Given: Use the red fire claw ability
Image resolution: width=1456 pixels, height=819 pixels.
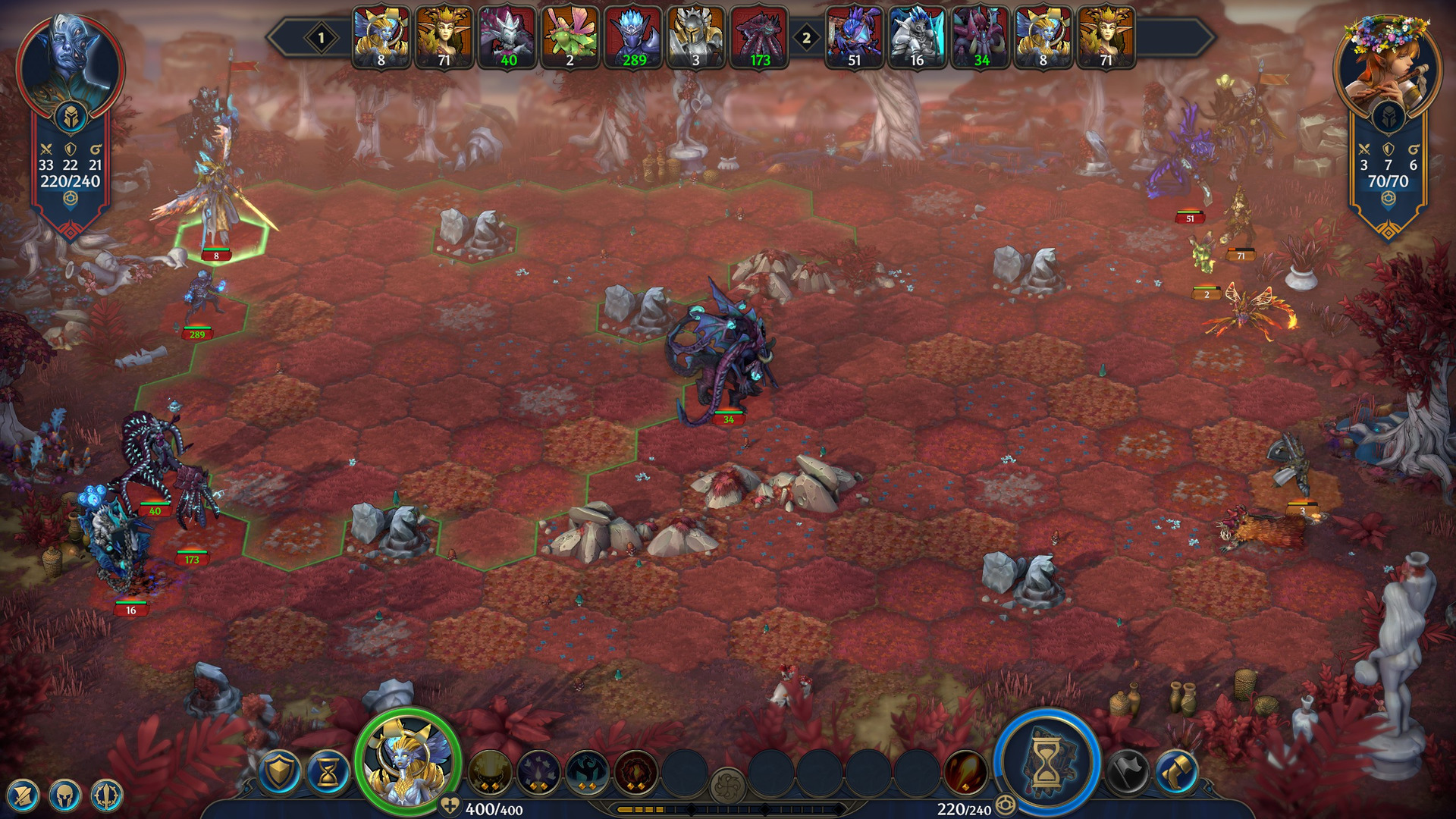Looking at the screenshot, I should (x=965, y=773).
